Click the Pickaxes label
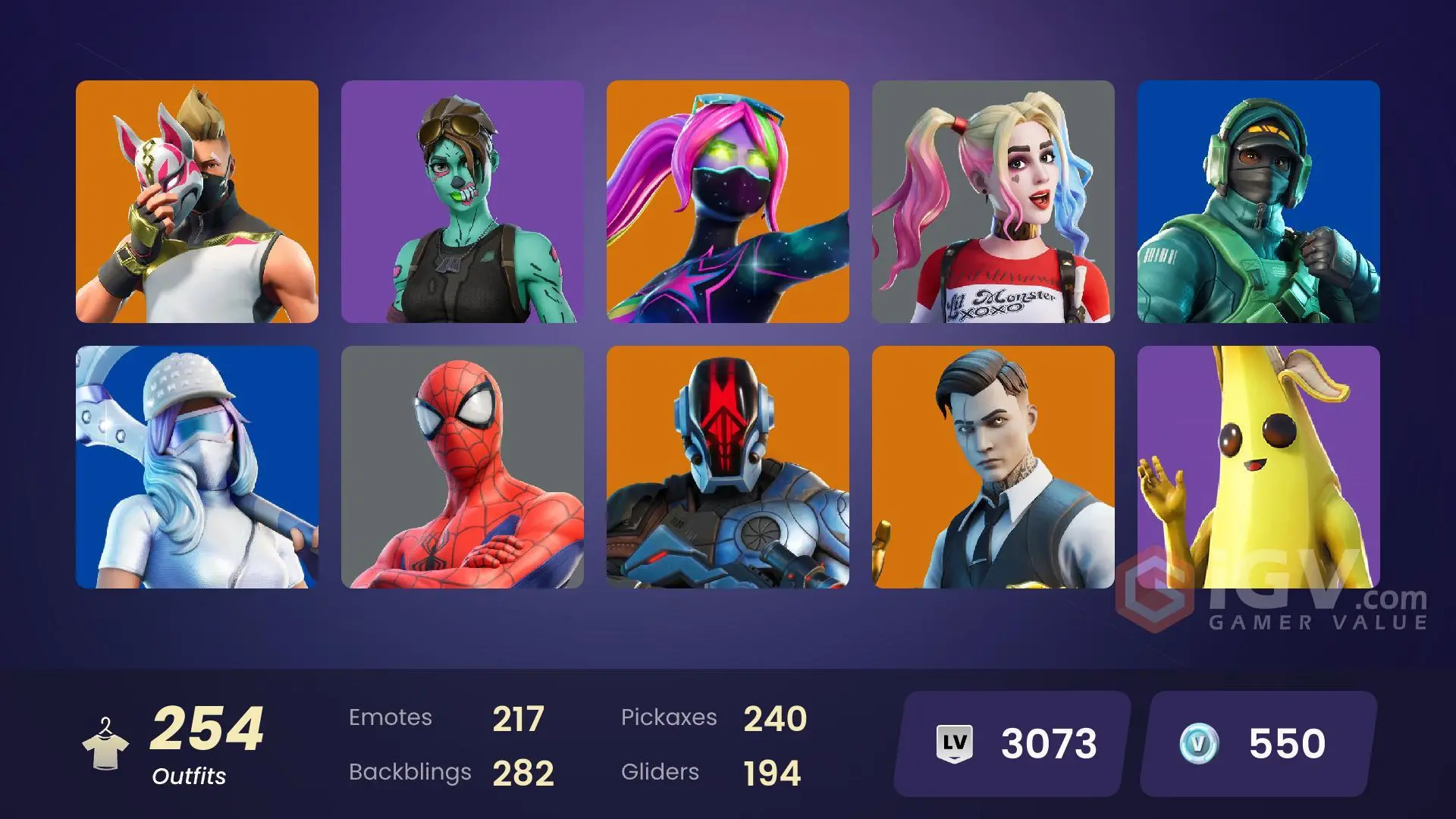The height and width of the screenshot is (819, 1456). pyautogui.click(x=670, y=717)
